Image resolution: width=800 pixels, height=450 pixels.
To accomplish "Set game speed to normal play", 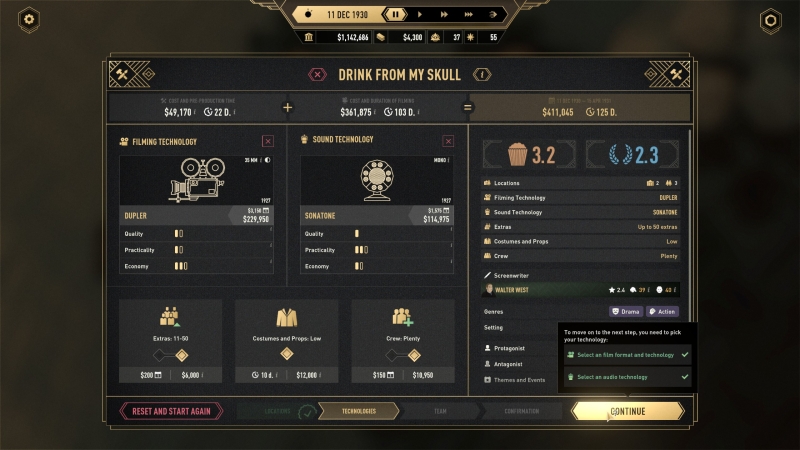I will pyautogui.click(x=419, y=14).
